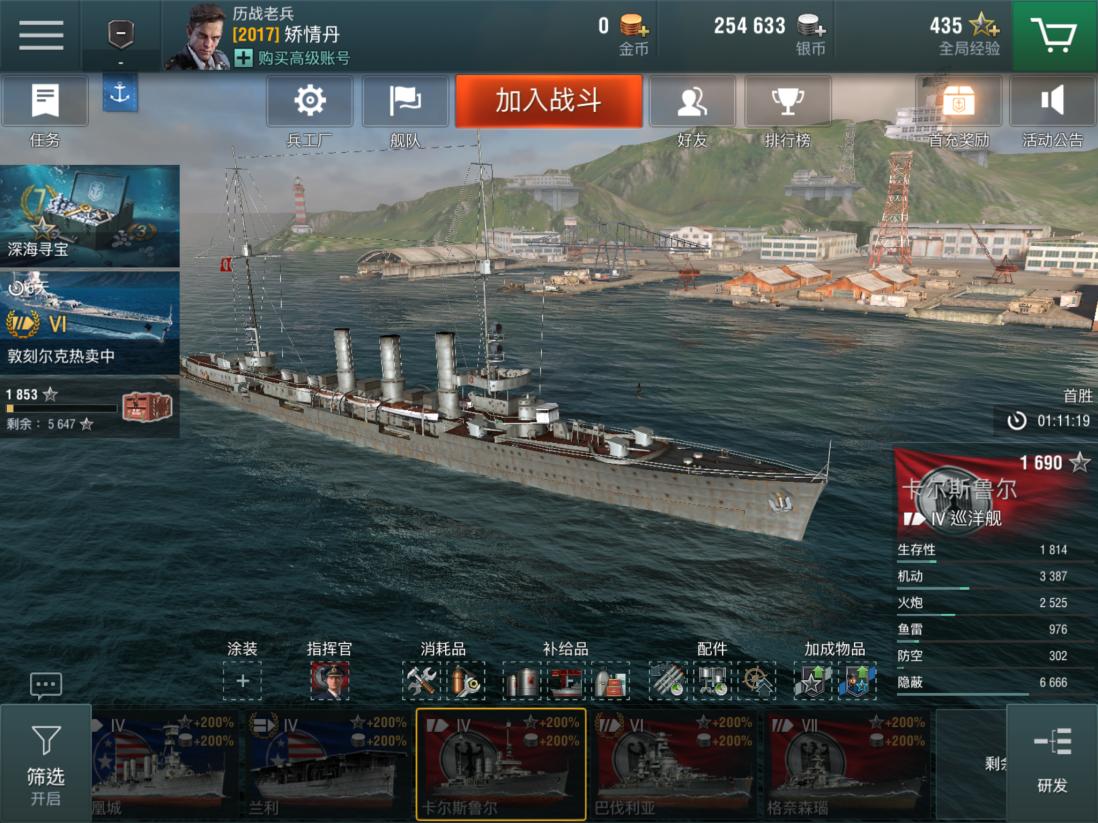1098x823 pixels.
Task: Open the chat bubble icon
Action: point(46,685)
